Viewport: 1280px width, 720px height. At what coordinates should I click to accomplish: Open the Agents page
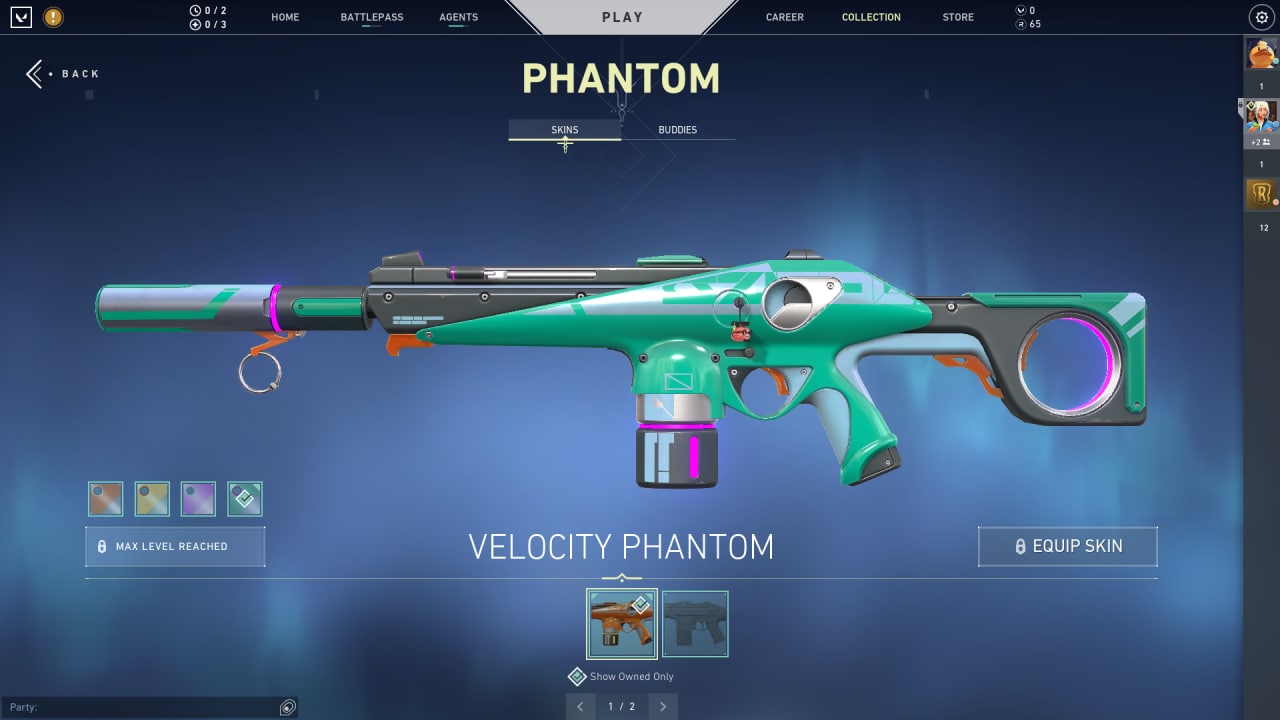click(458, 17)
